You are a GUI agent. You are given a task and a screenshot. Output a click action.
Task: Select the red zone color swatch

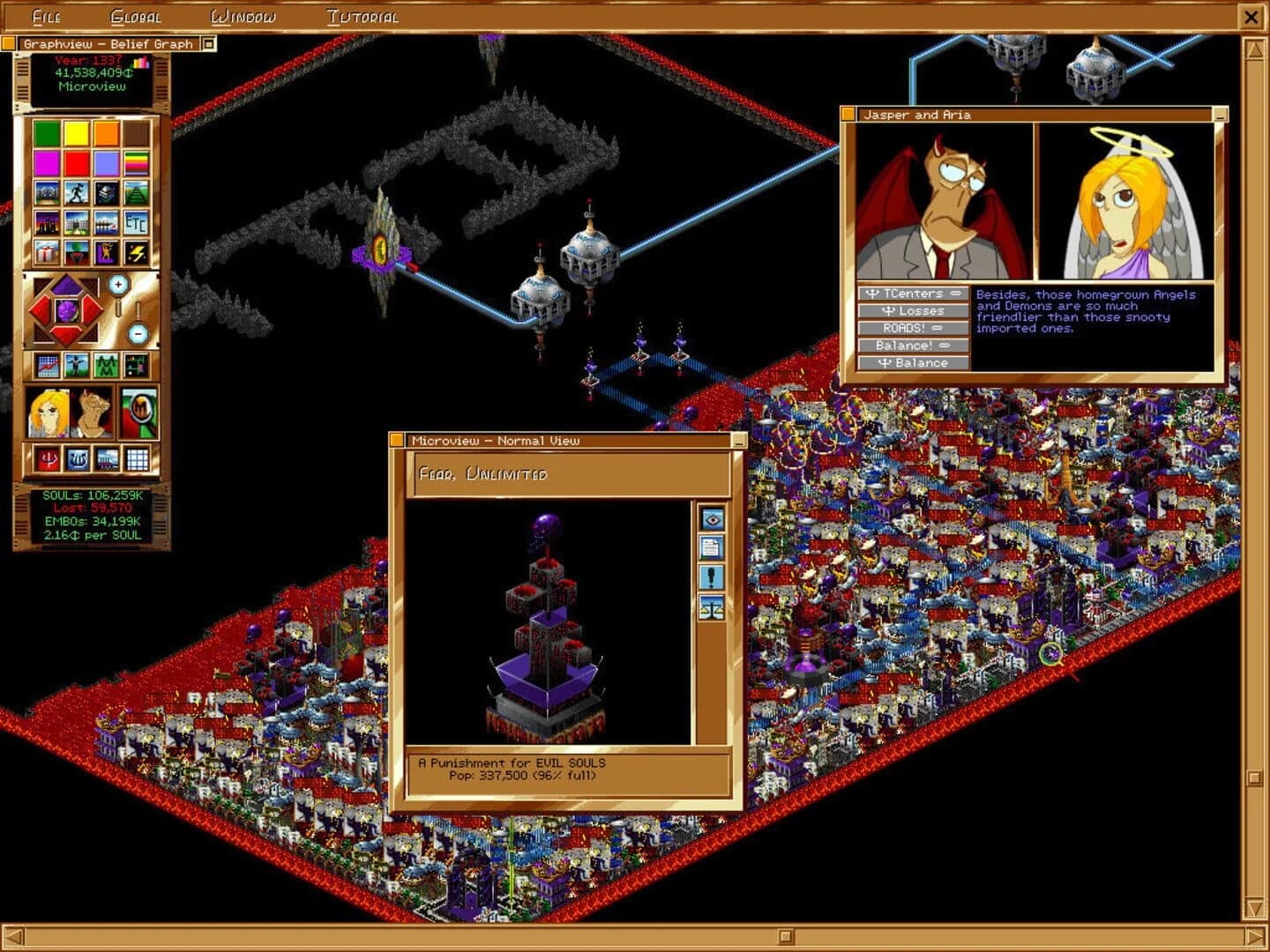(x=74, y=162)
